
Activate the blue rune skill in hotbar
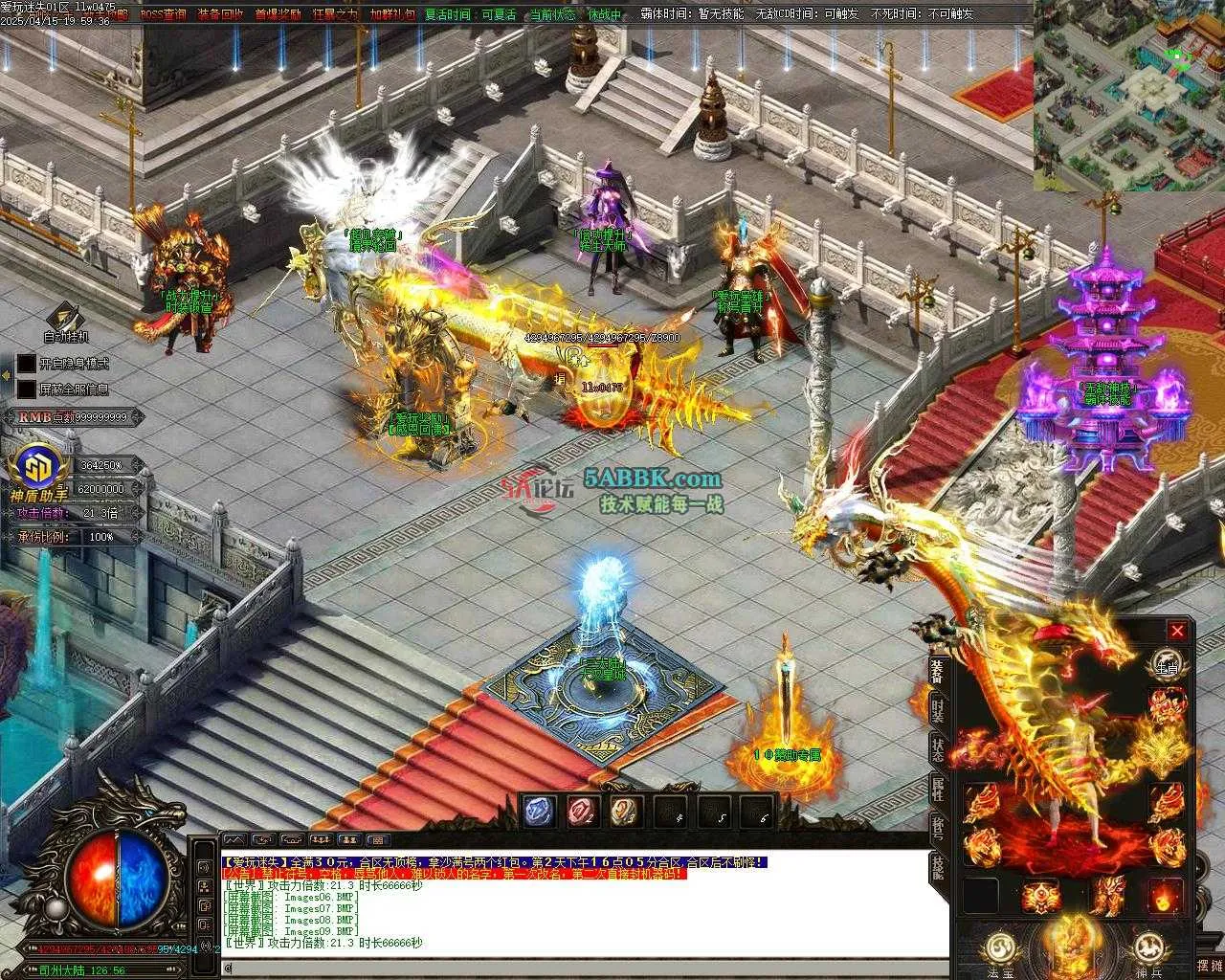pyautogui.click(x=536, y=812)
